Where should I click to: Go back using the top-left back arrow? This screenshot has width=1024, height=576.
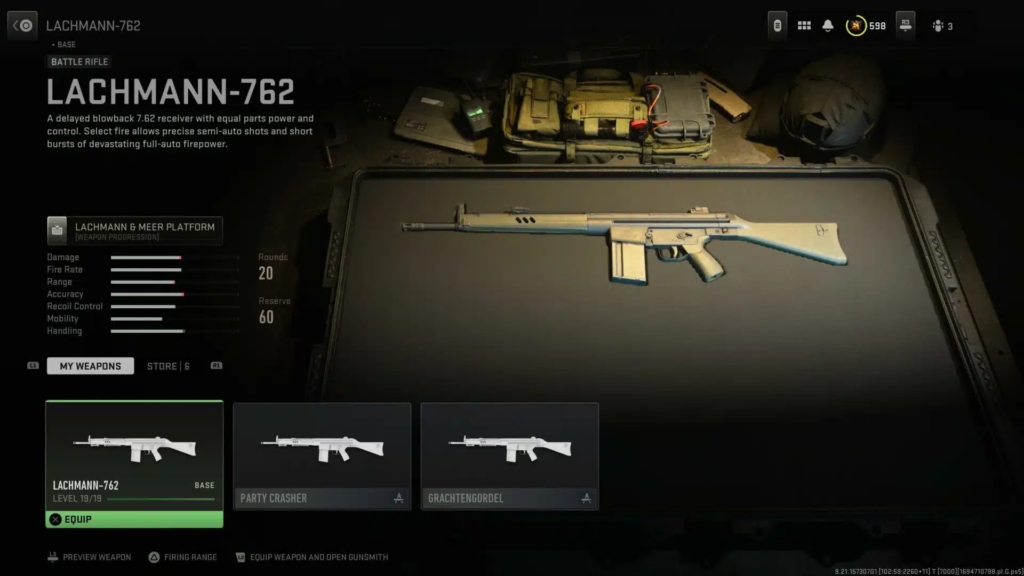point(23,25)
